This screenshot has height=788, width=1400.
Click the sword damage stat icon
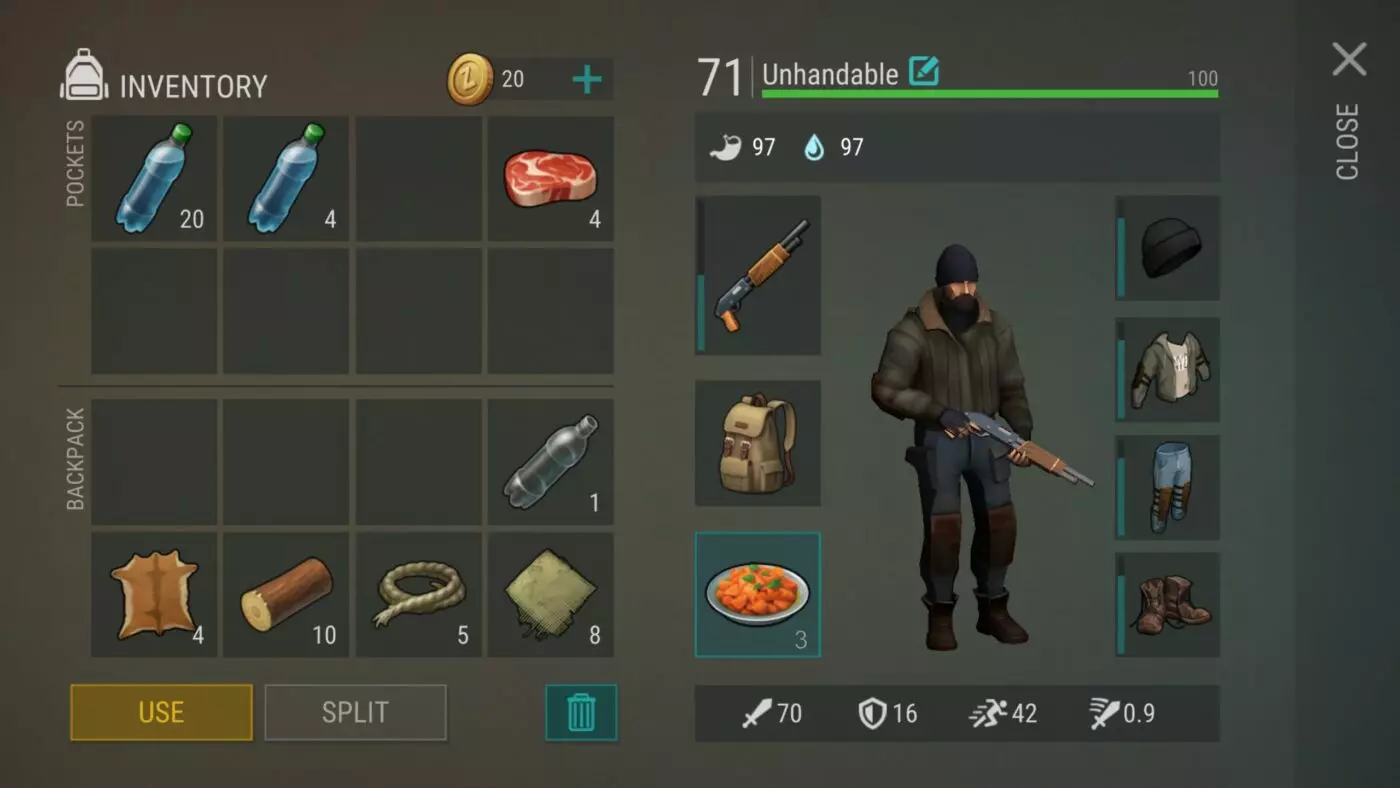tap(760, 714)
